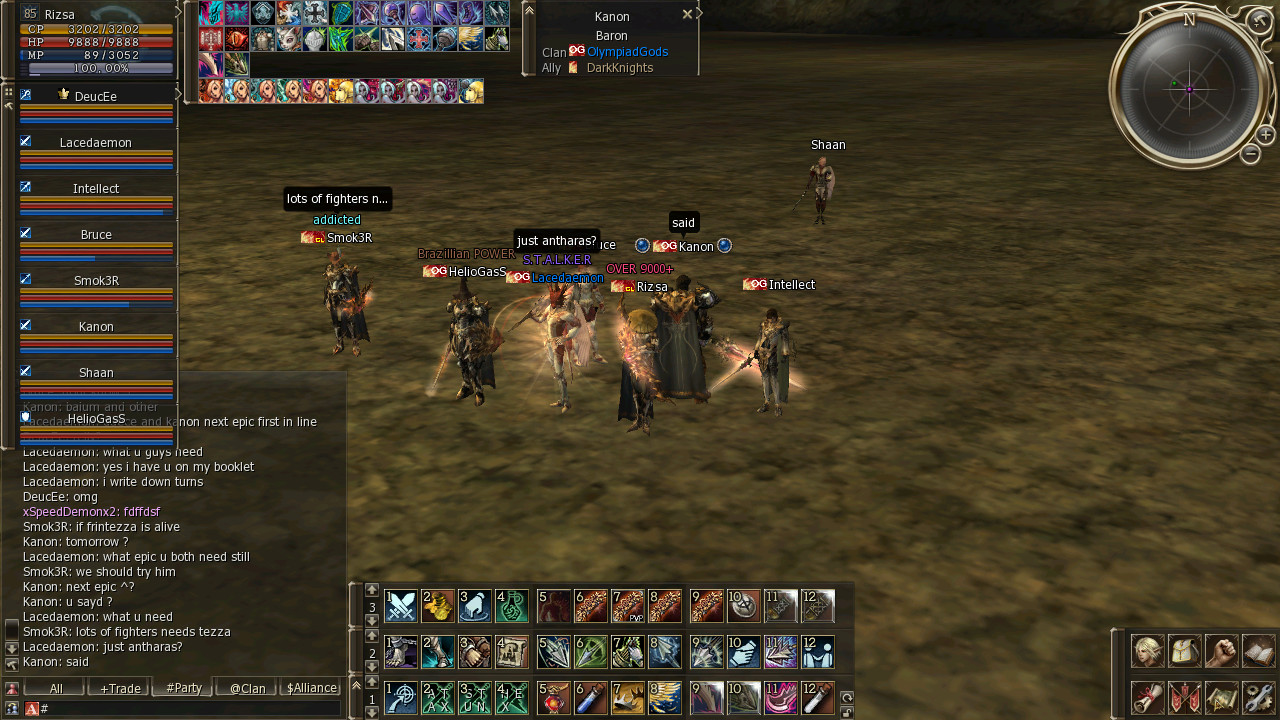Image resolution: width=1280 pixels, height=720 pixels.
Task: Open the quest scroll icon
Action: [x=1147, y=697]
